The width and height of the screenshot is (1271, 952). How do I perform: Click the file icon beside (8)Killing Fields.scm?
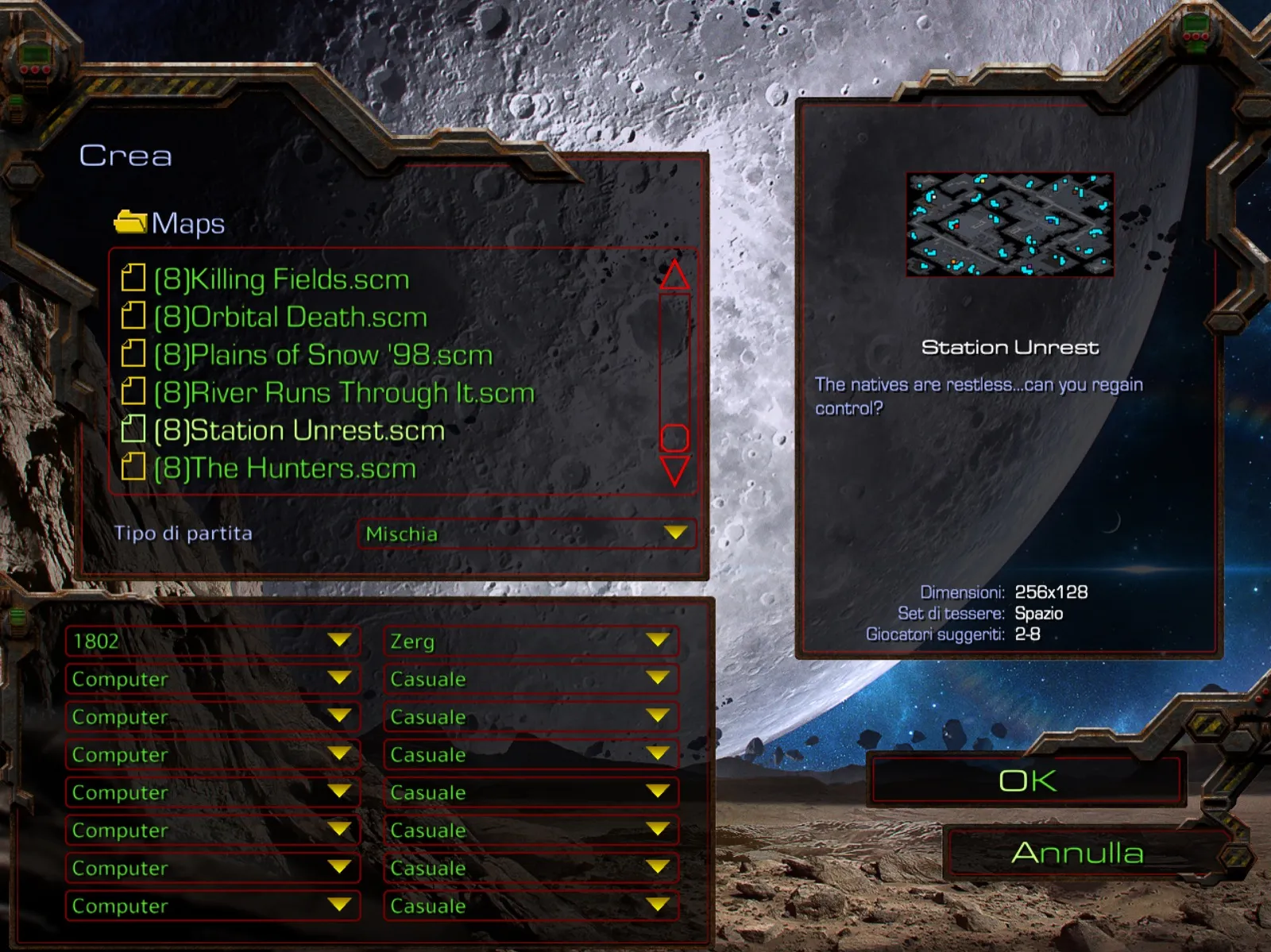[133, 279]
